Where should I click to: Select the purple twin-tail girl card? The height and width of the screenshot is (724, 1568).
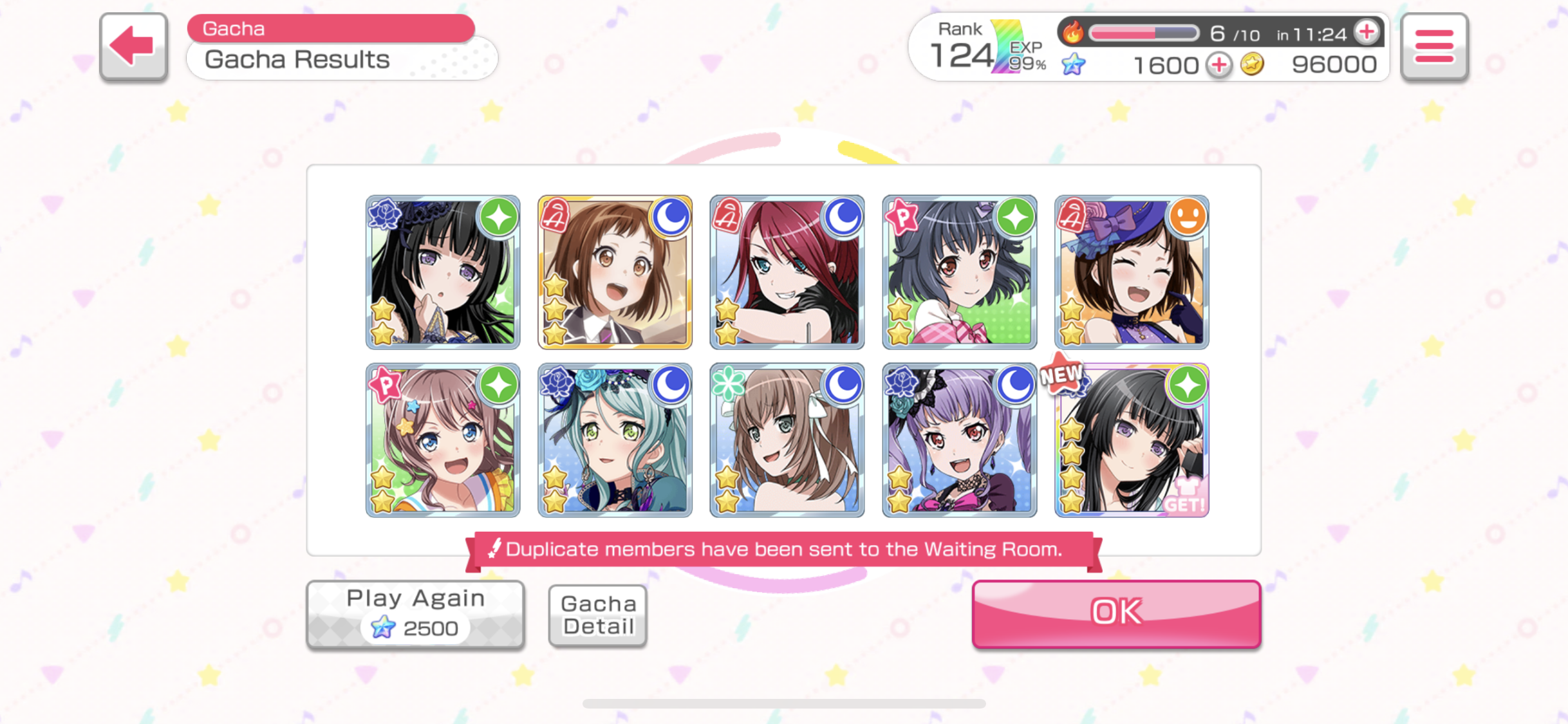pyautogui.click(x=959, y=440)
